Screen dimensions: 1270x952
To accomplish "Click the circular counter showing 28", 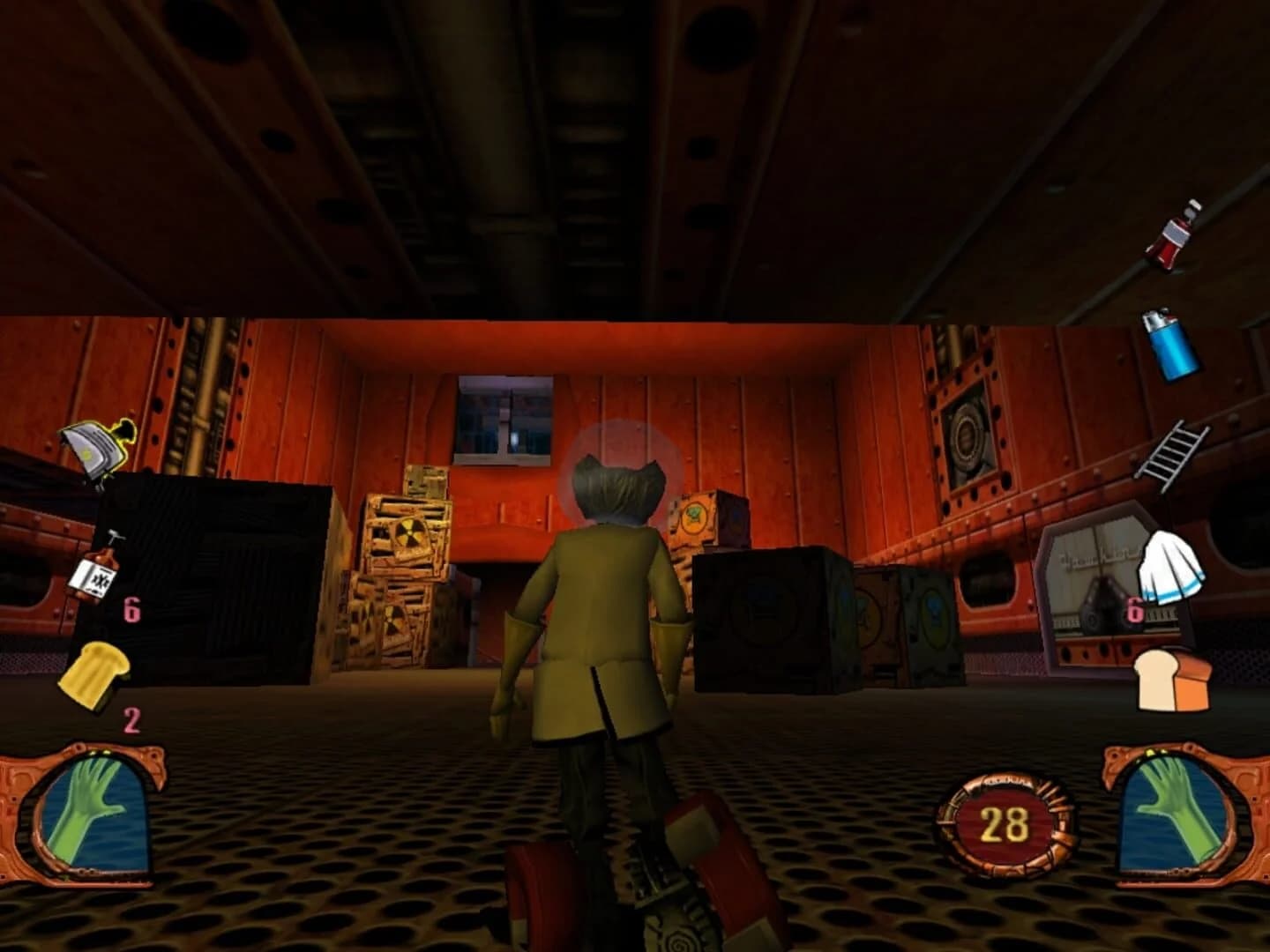I will pos(1007,822).
